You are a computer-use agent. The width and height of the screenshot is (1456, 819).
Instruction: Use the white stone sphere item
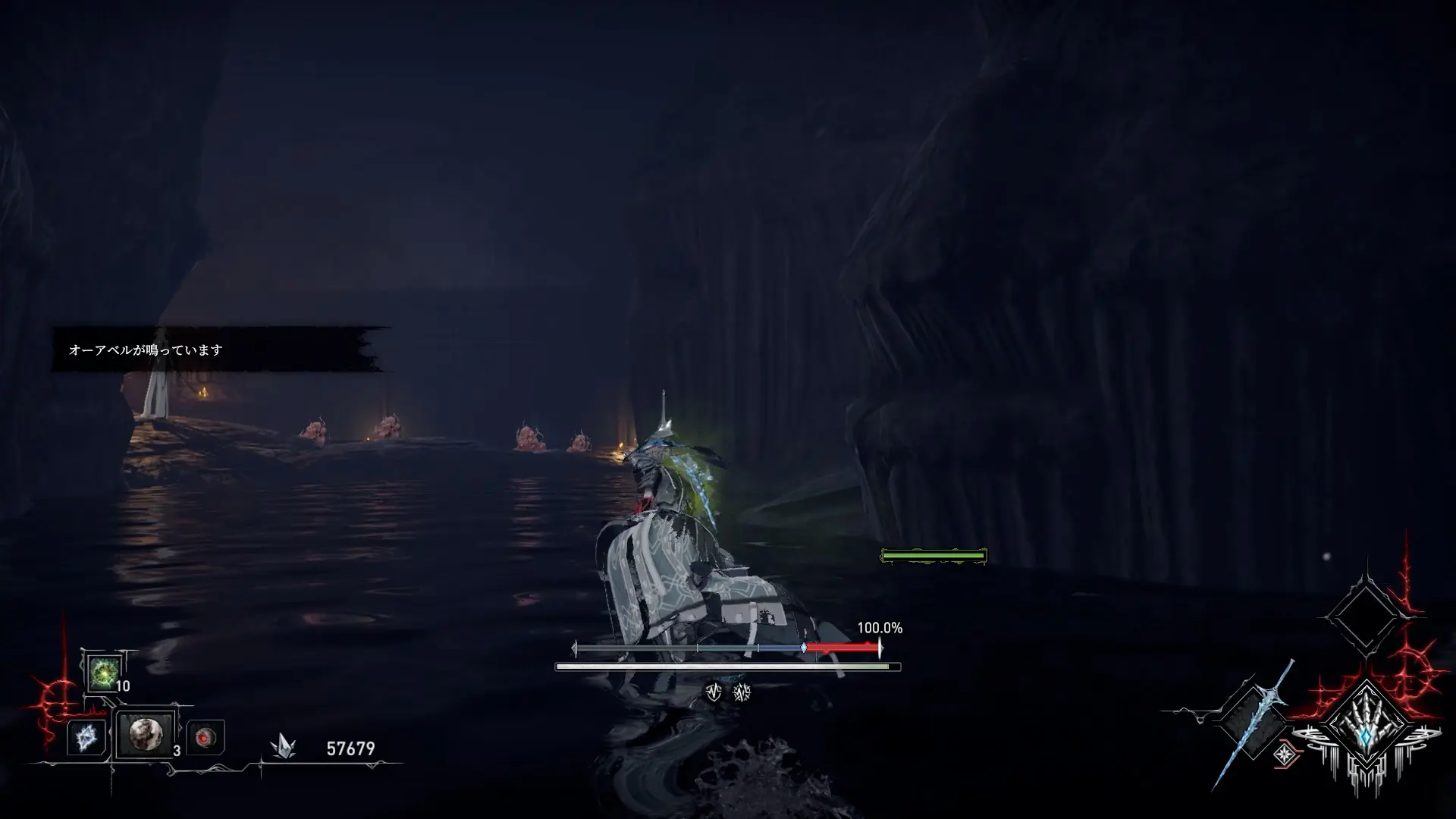(145, 734)
